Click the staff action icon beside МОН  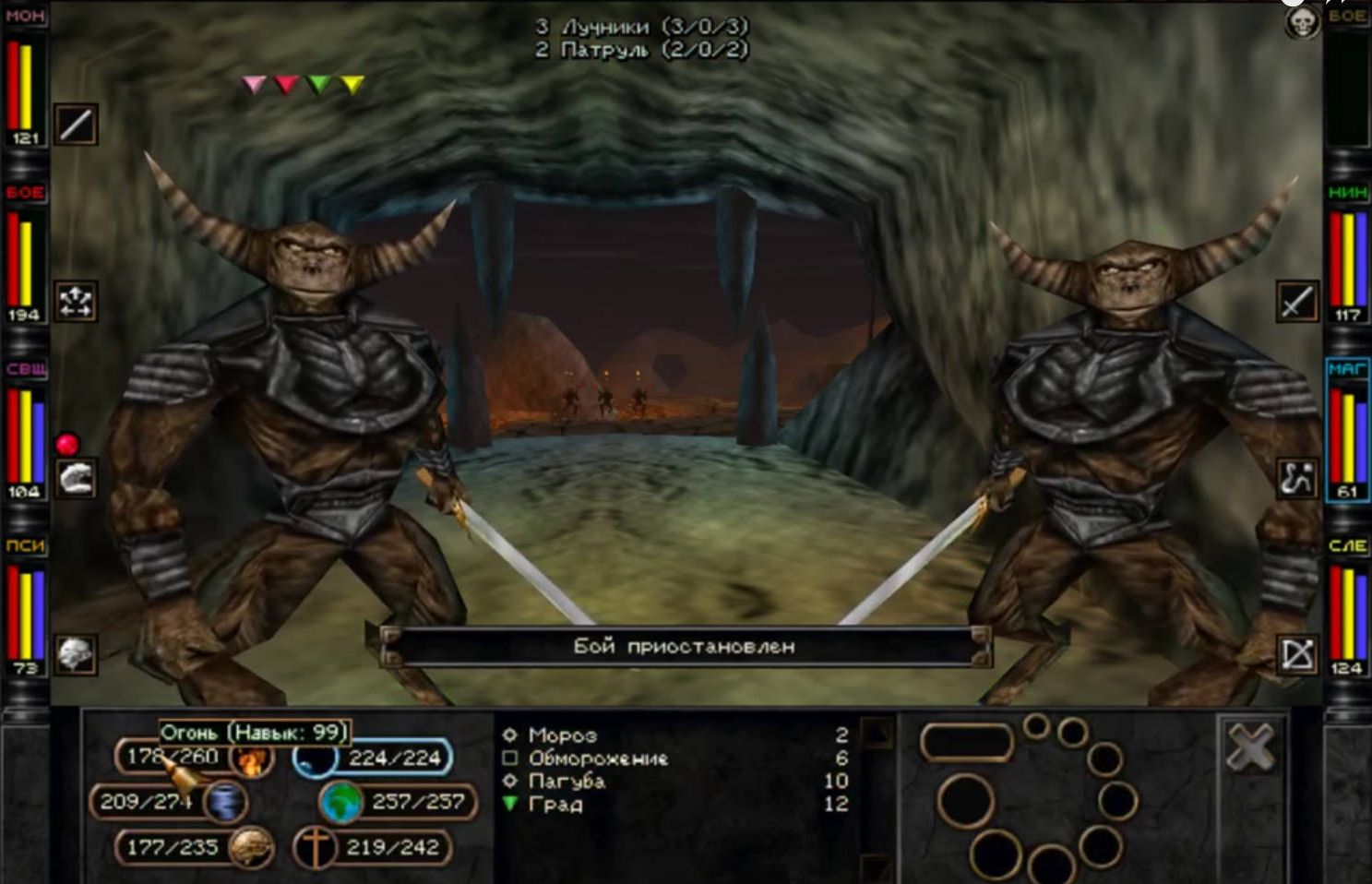(x=76, y=125)
